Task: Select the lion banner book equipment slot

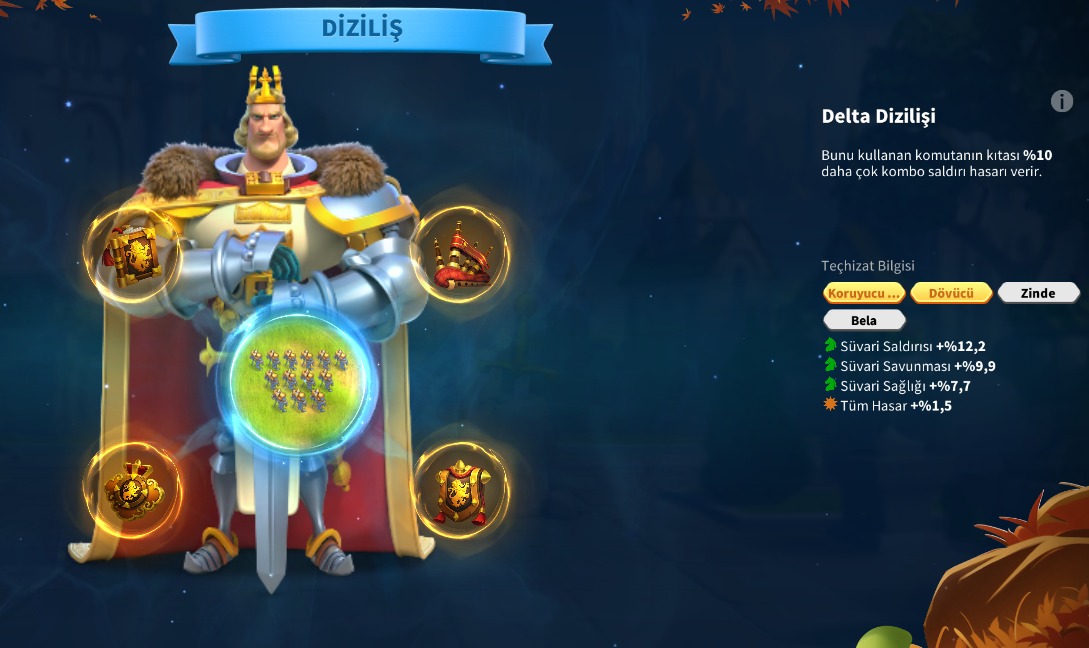Action: pyautogui.click(x=132, y=255)
